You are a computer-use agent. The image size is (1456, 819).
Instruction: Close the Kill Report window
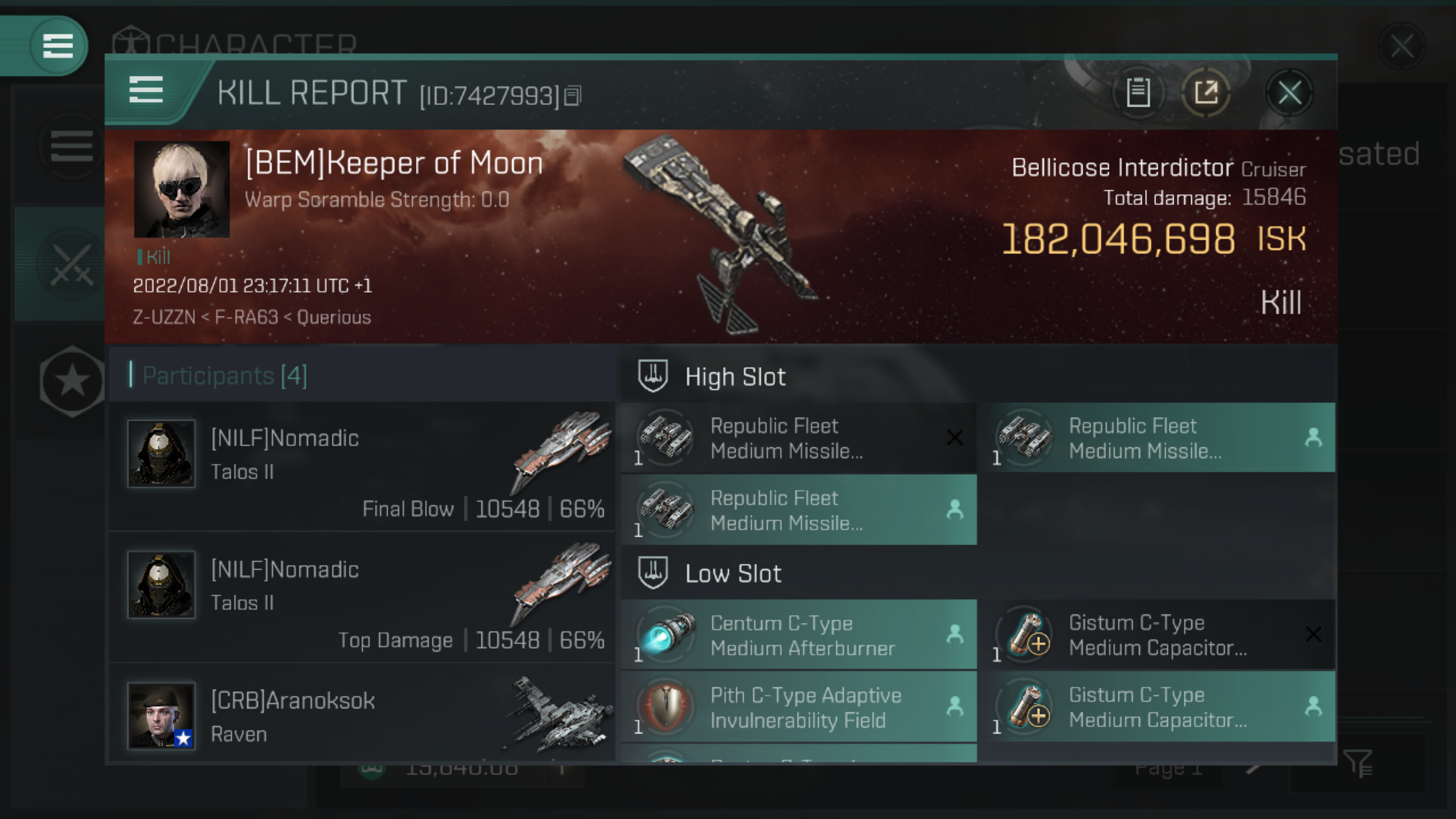coord(1289,93)
